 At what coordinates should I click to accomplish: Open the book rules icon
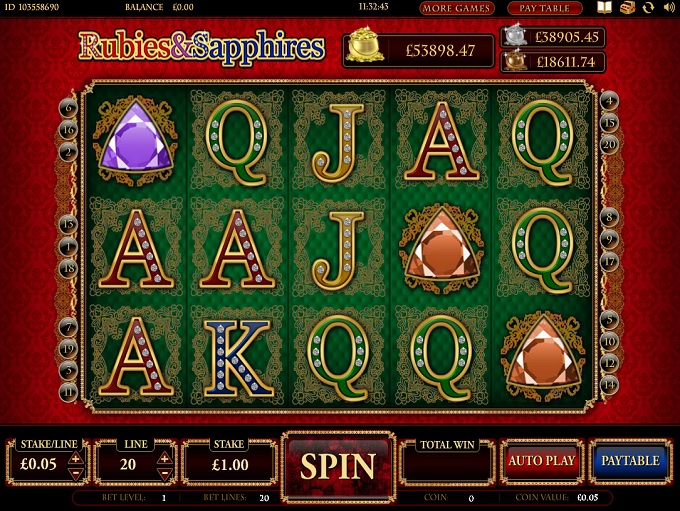604,8
